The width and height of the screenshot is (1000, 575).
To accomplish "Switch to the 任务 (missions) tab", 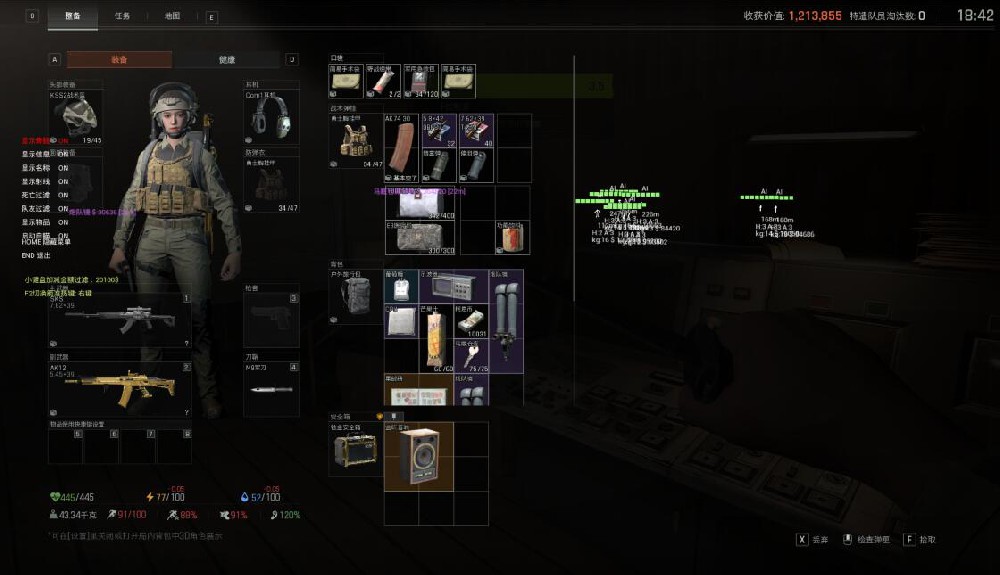I will (x=122, y=16).
